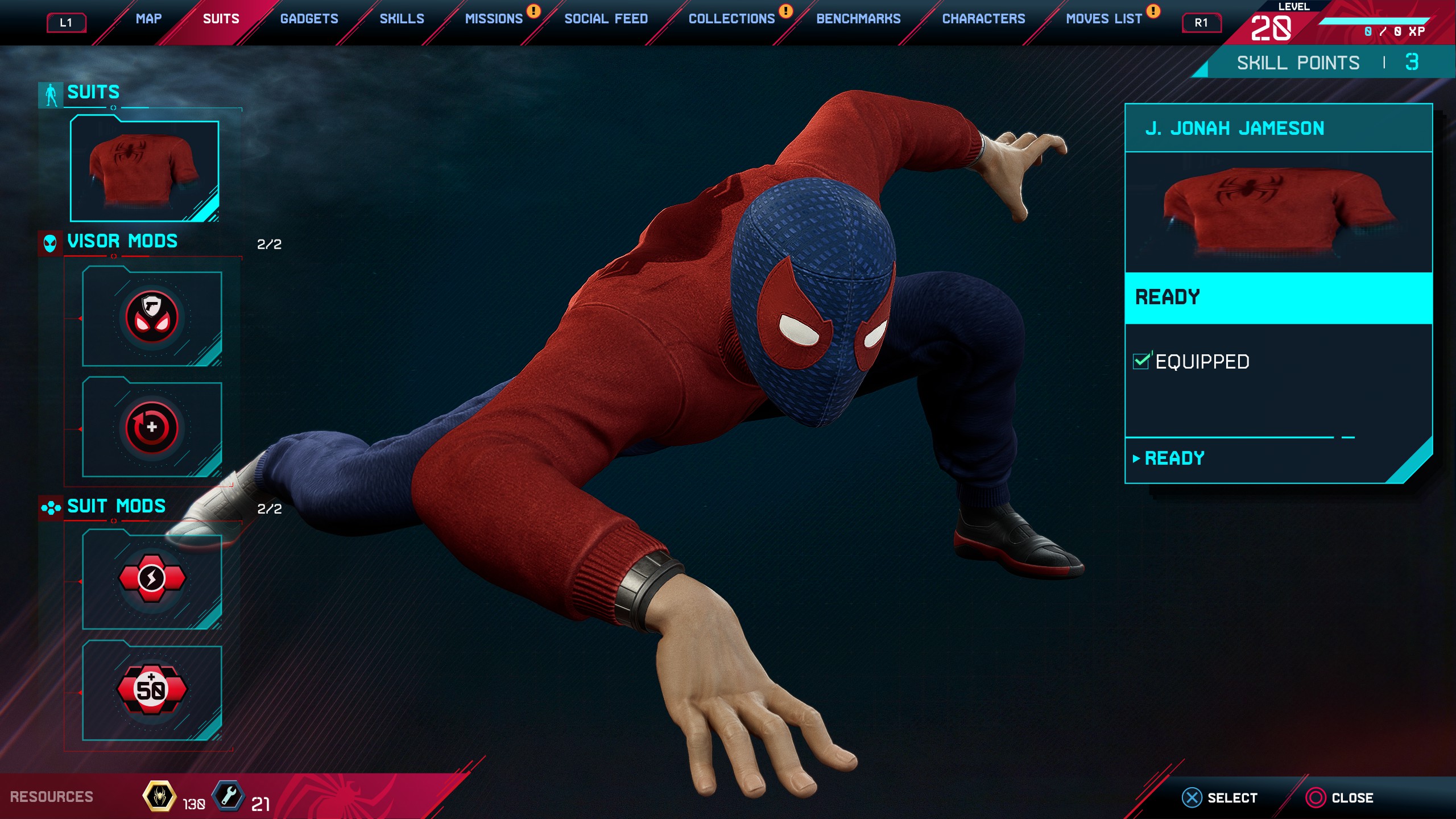
Task: Open the Social Feed tab
Action: pos(606,19)
